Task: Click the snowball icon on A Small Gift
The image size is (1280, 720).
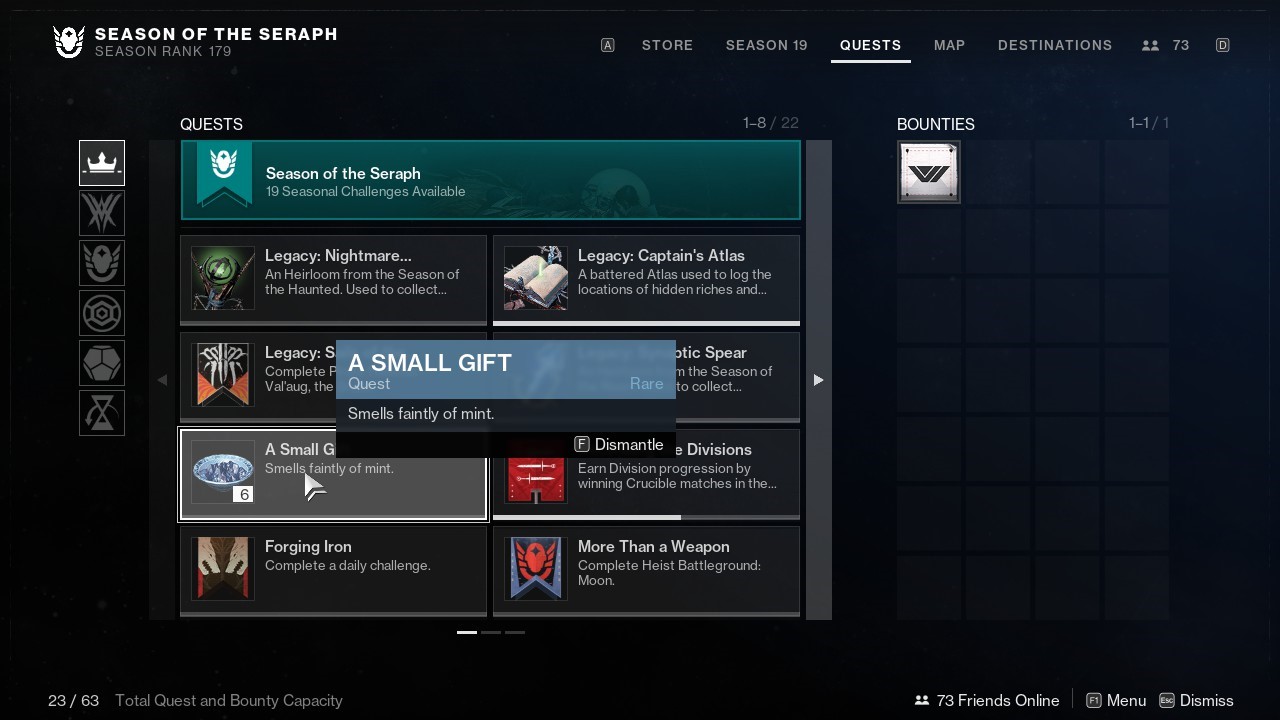Action: pyautogui.click(x=222, y=471)
